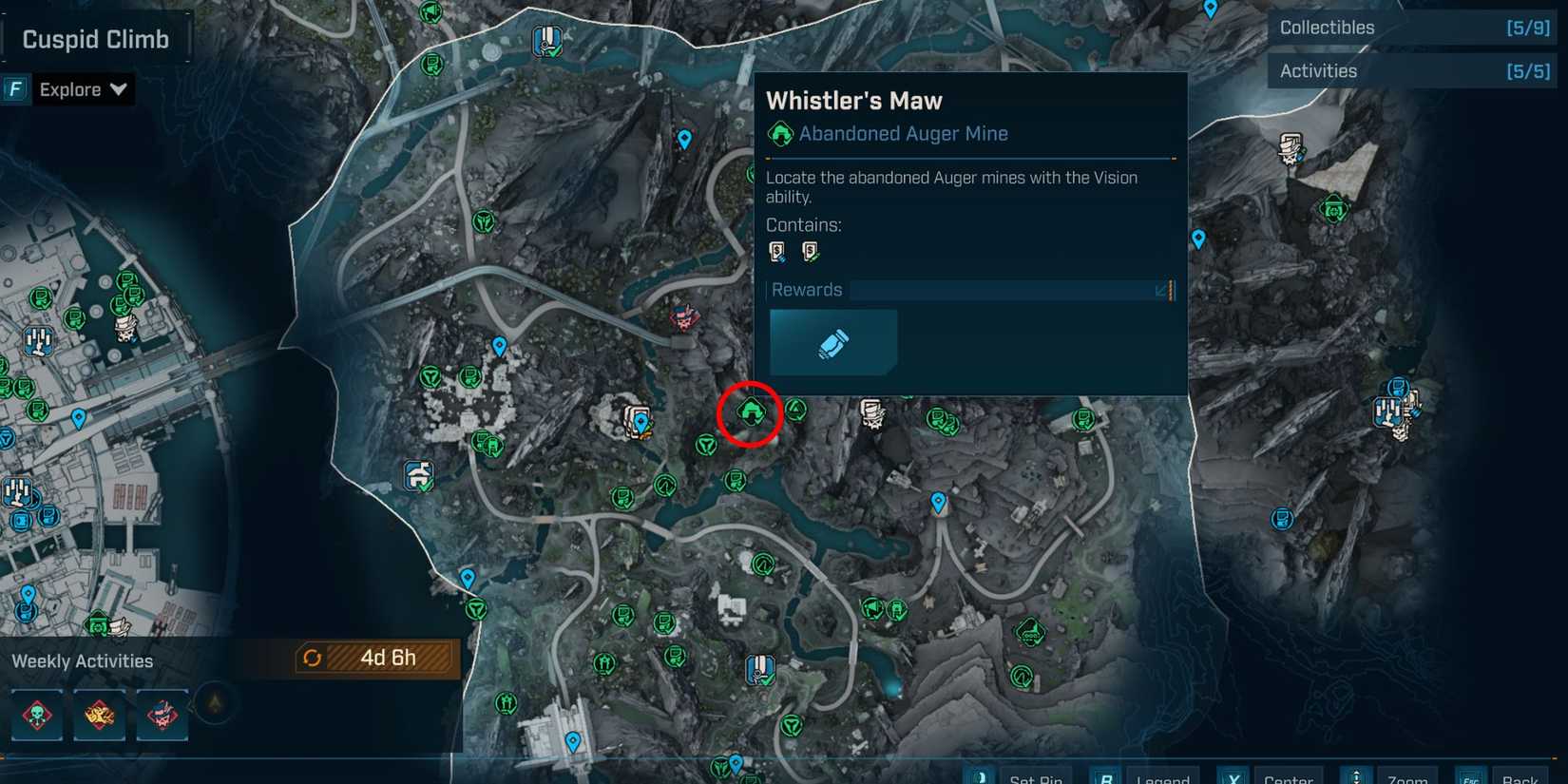Image resolution: width=1568 pixels, height=784 pixels.
Task: Click the orange refresh icon beside the 4d 6h timer
Action: pos(313,657)
